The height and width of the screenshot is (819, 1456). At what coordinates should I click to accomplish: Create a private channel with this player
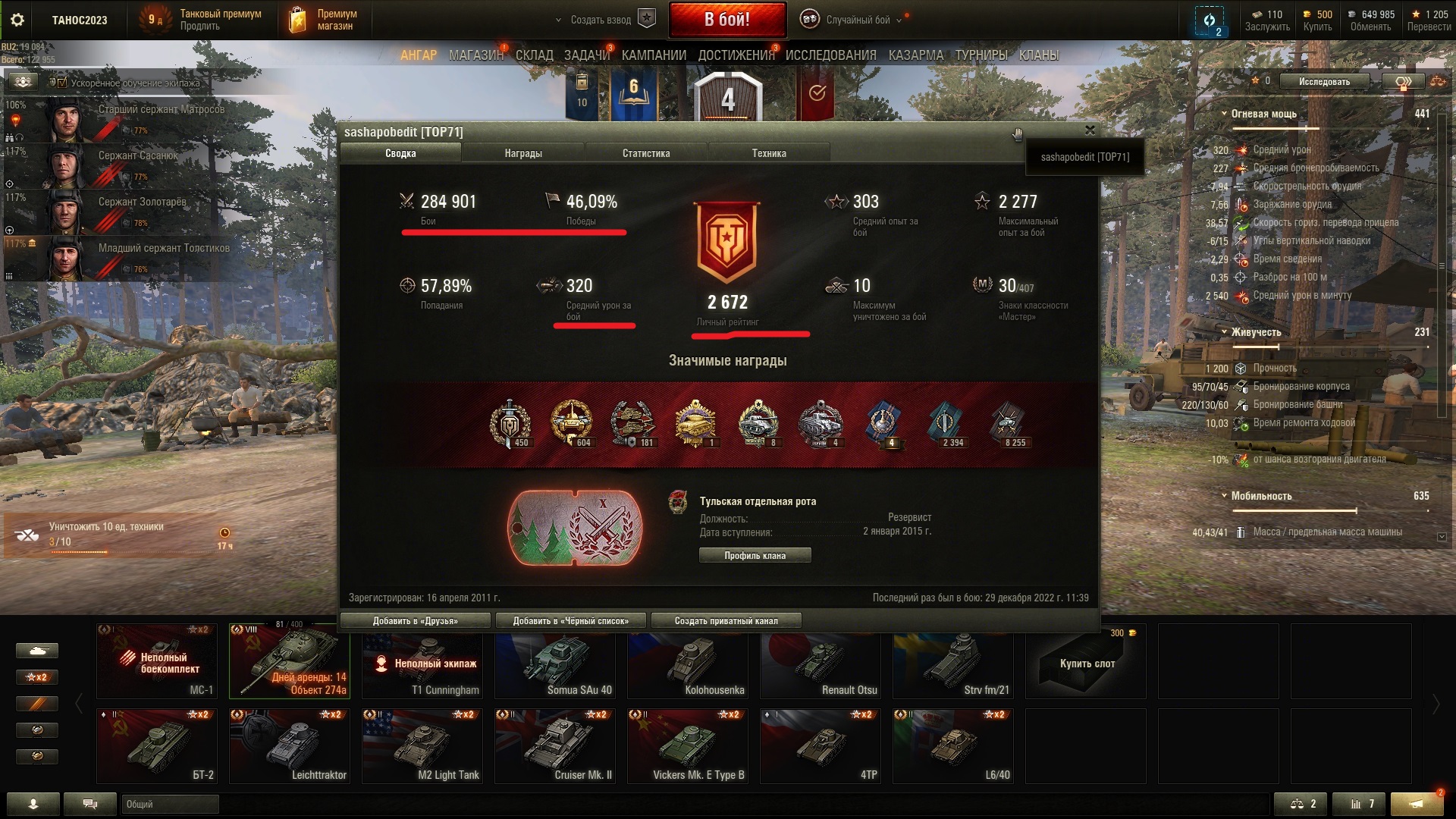726,621
